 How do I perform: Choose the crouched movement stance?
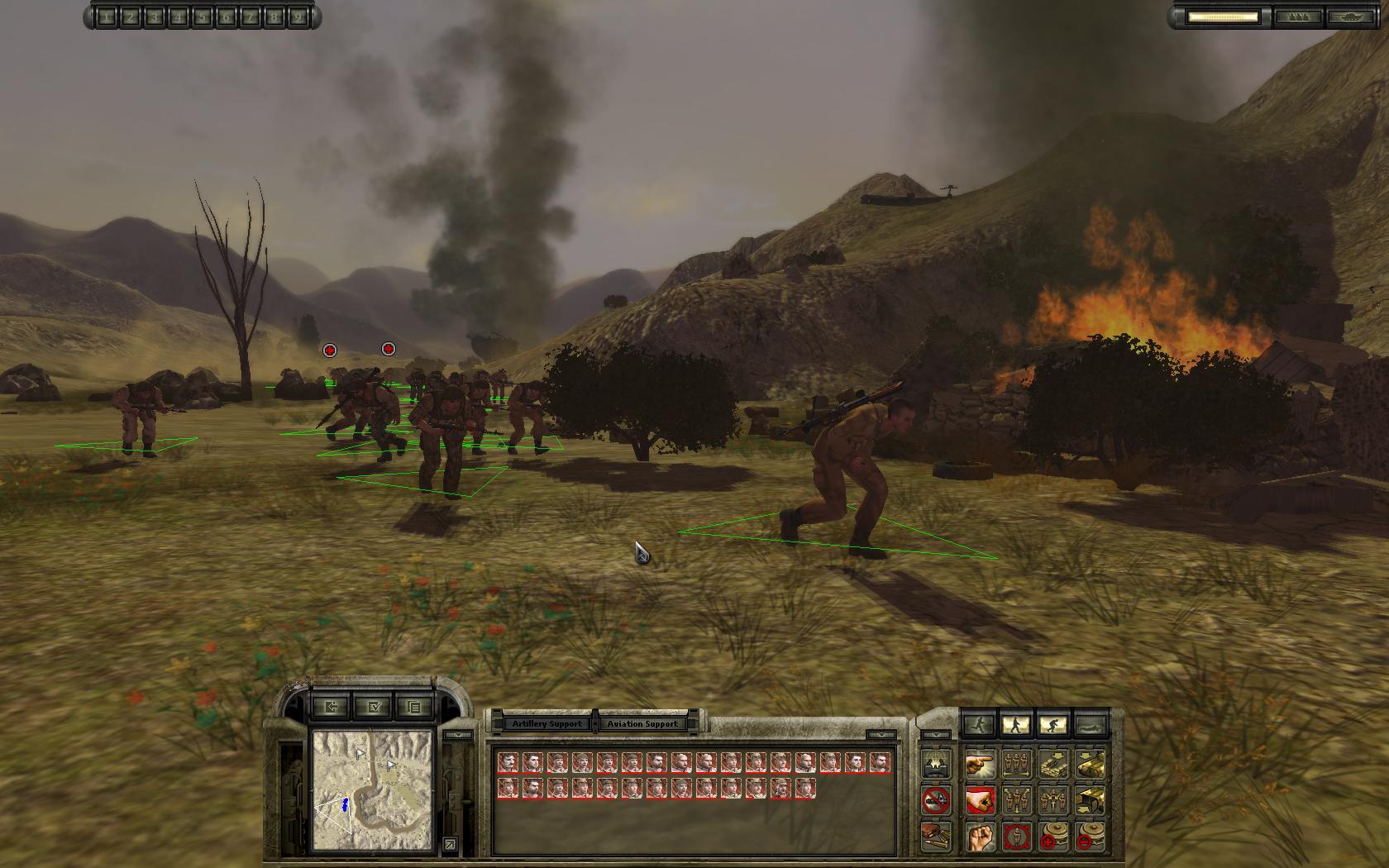(x=1052, y=723)
